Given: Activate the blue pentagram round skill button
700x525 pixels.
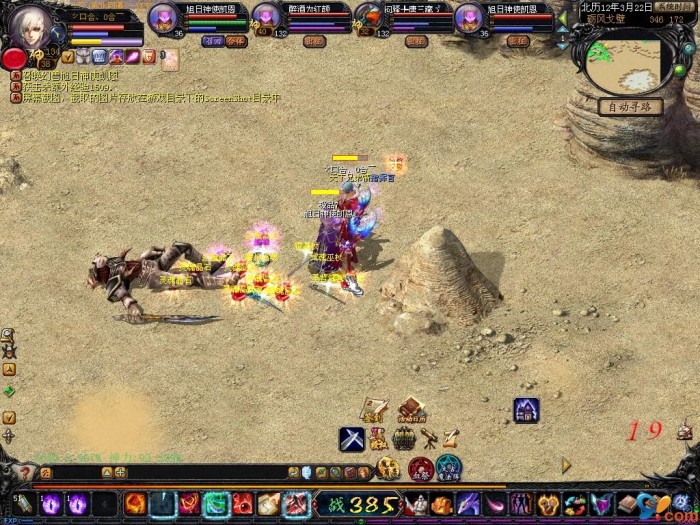Looking at the screenshot, I should point(449,467).
